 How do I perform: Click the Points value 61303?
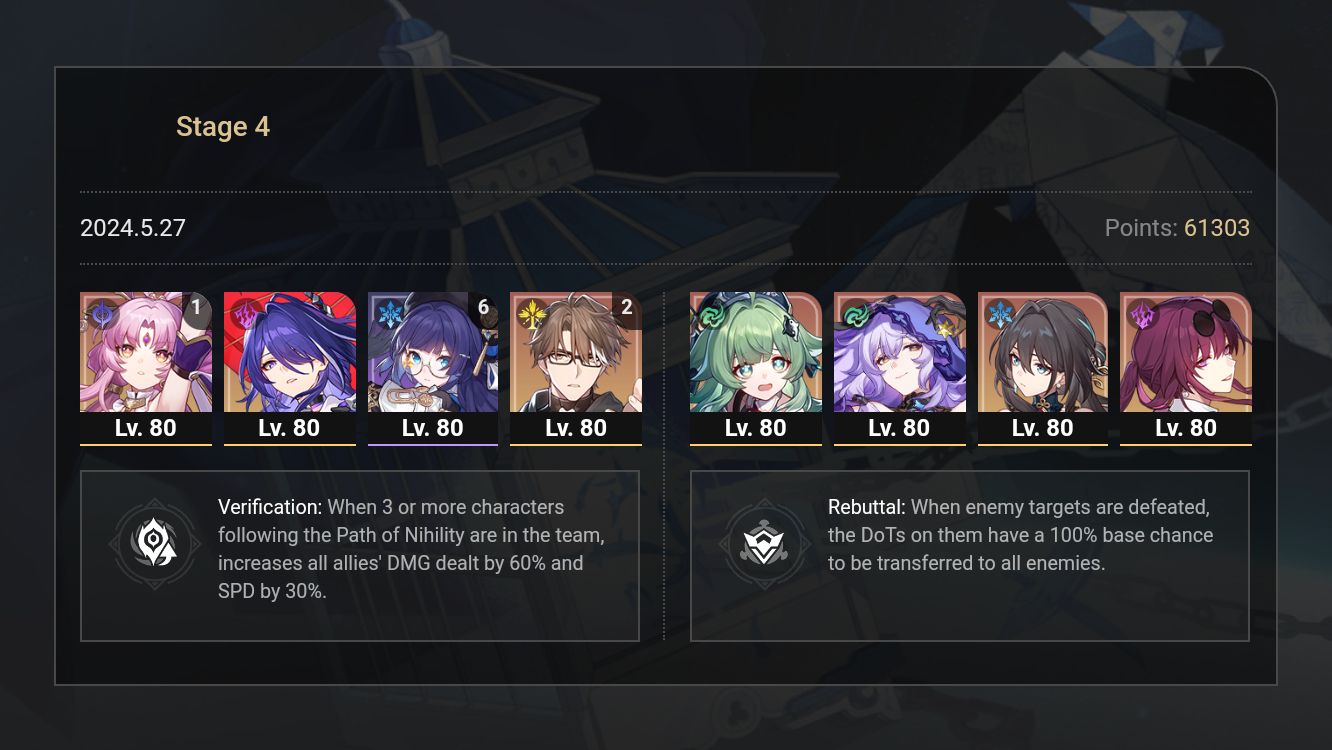[1218, 228]
